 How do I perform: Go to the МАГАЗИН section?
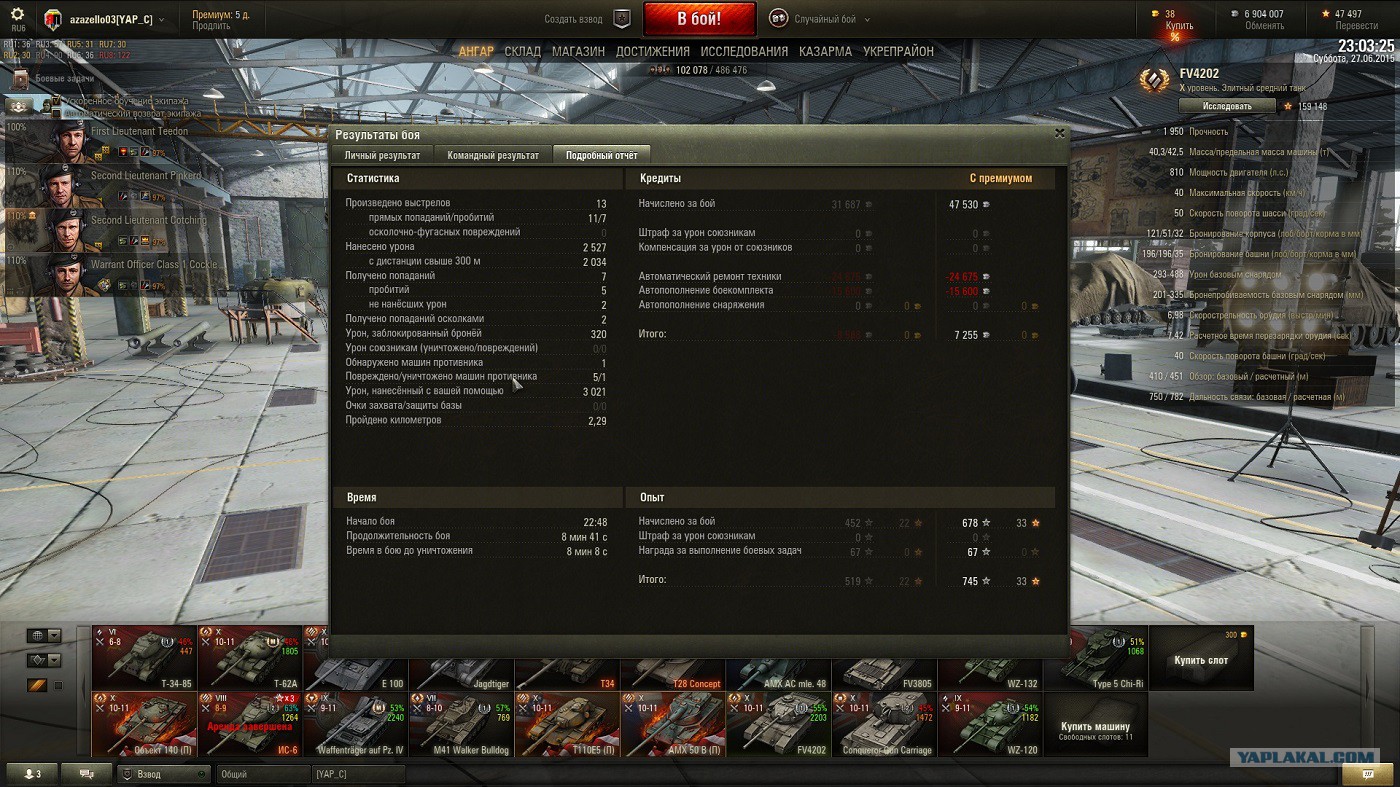[578, 51]
